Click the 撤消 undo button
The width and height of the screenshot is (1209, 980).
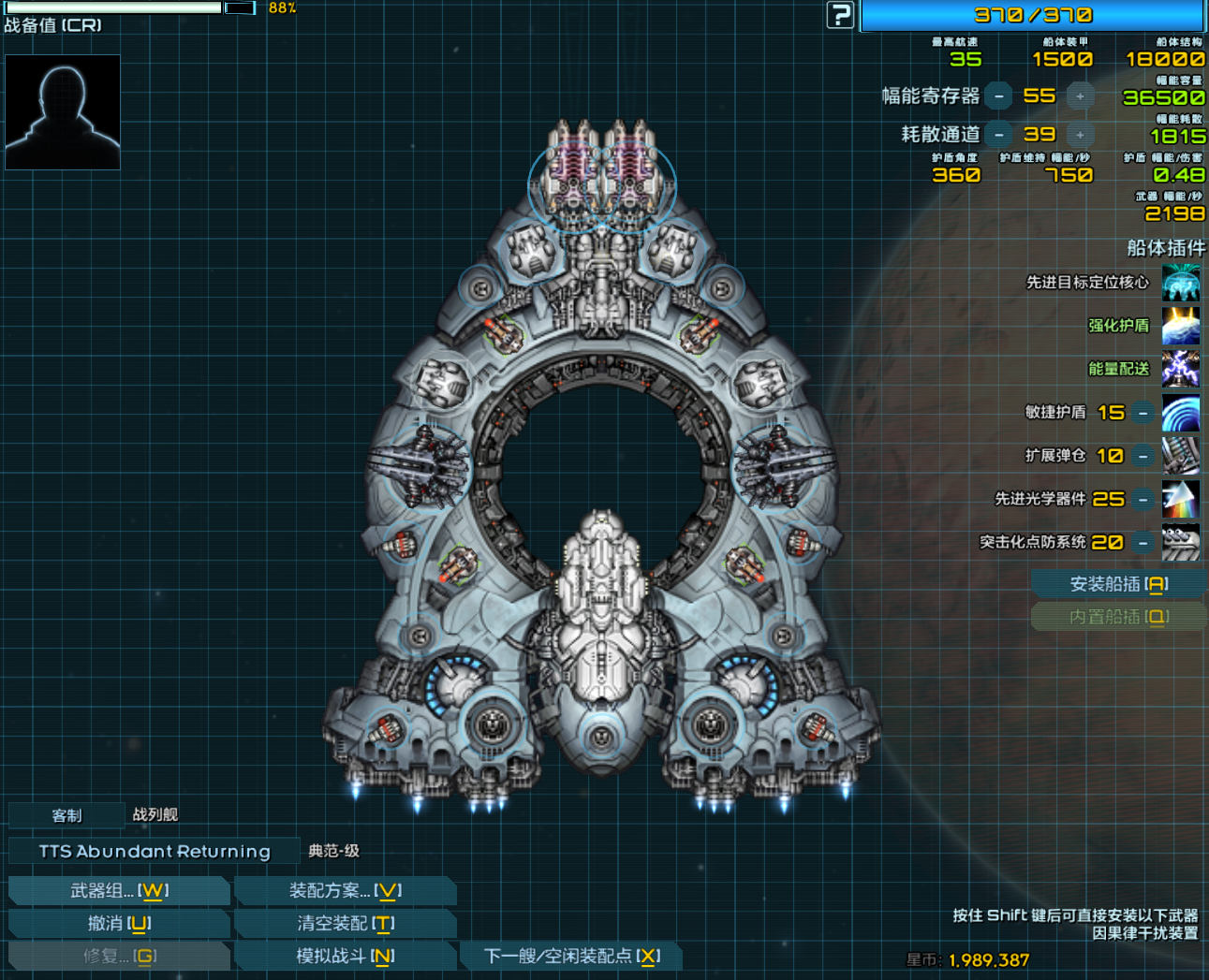click(119, 924)
